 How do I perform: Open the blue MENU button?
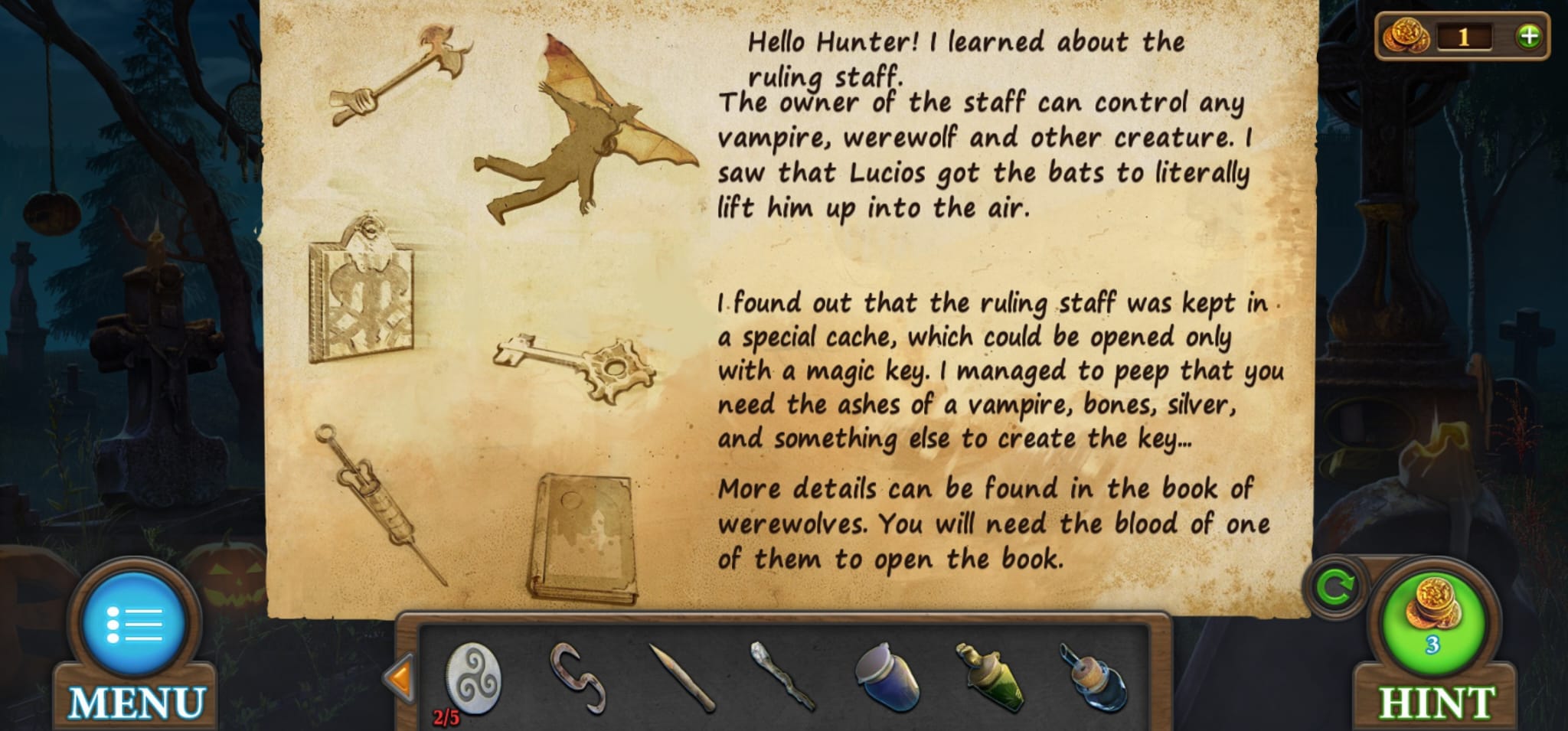tap(135, 625)
